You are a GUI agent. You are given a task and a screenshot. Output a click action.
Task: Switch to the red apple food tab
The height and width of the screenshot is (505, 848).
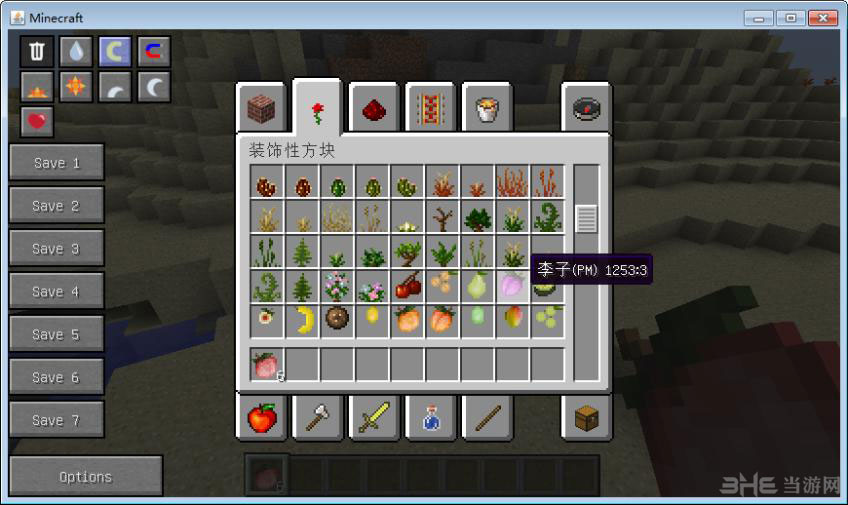click(x=261, y=416)
